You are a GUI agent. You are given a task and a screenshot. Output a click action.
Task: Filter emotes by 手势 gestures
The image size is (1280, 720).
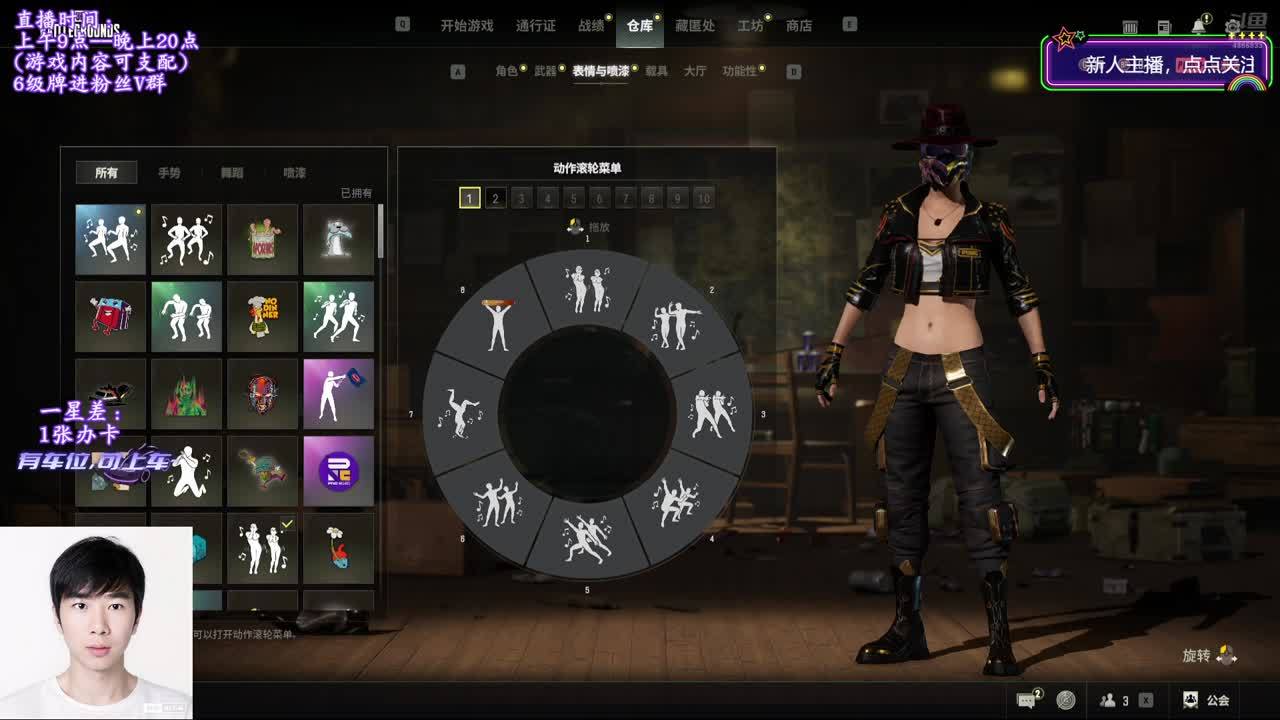point(169,173)
